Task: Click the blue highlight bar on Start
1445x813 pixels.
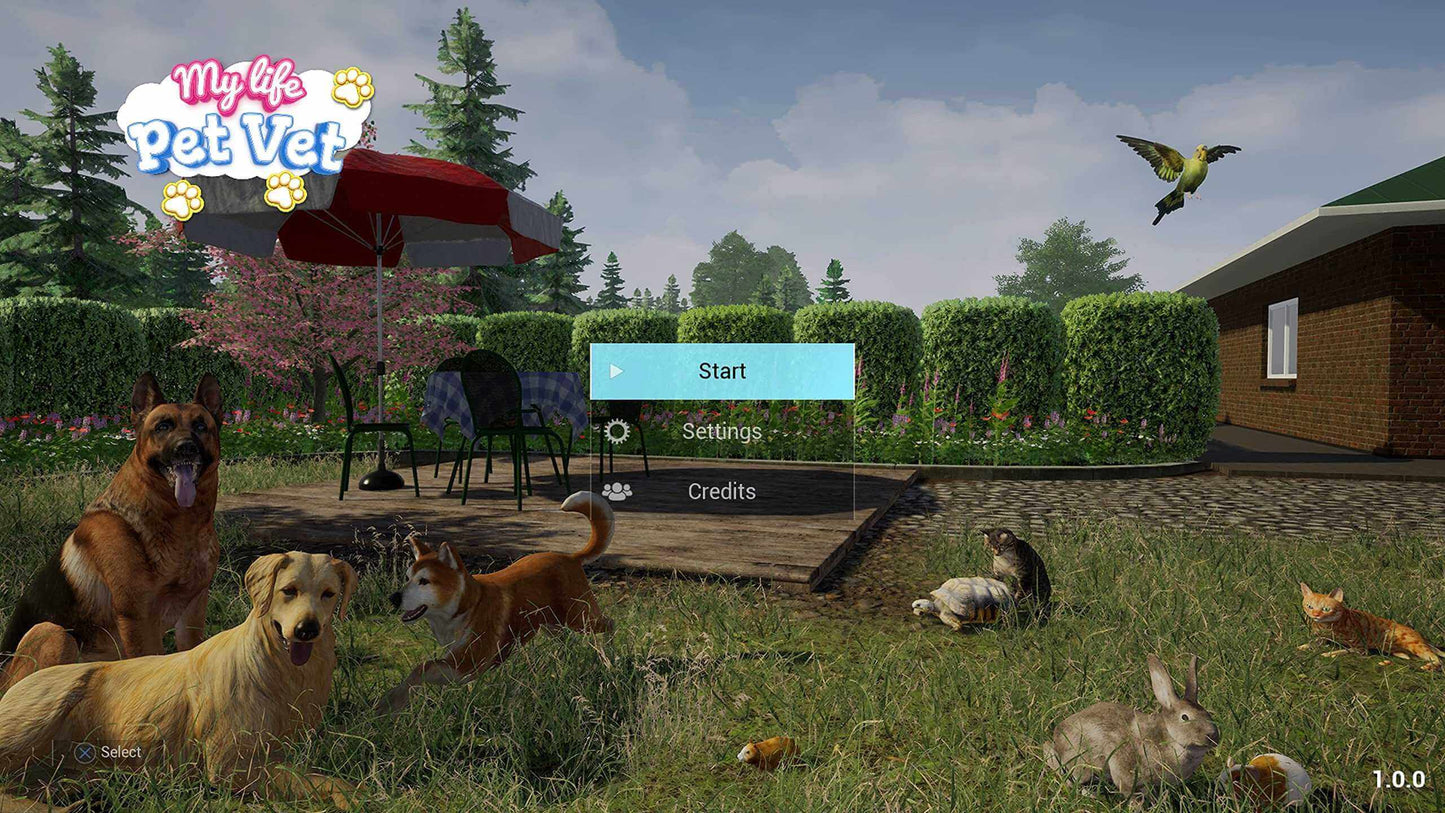Action: pyautogui.click(x=722, y=371)
